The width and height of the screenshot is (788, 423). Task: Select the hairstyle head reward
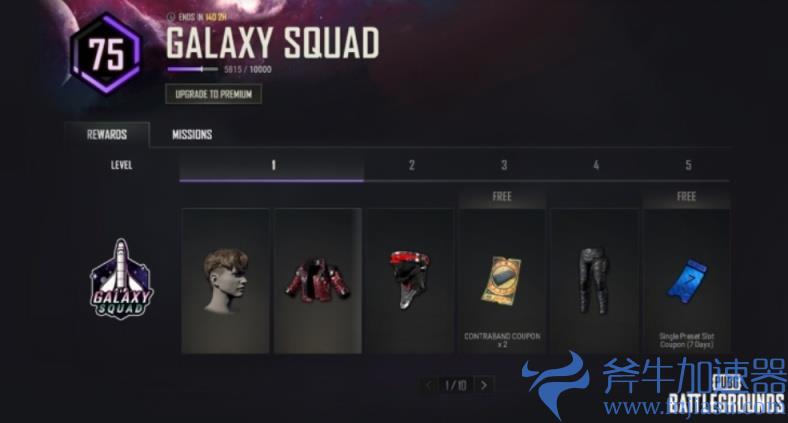pyautogui.click(x=225, y=280)
